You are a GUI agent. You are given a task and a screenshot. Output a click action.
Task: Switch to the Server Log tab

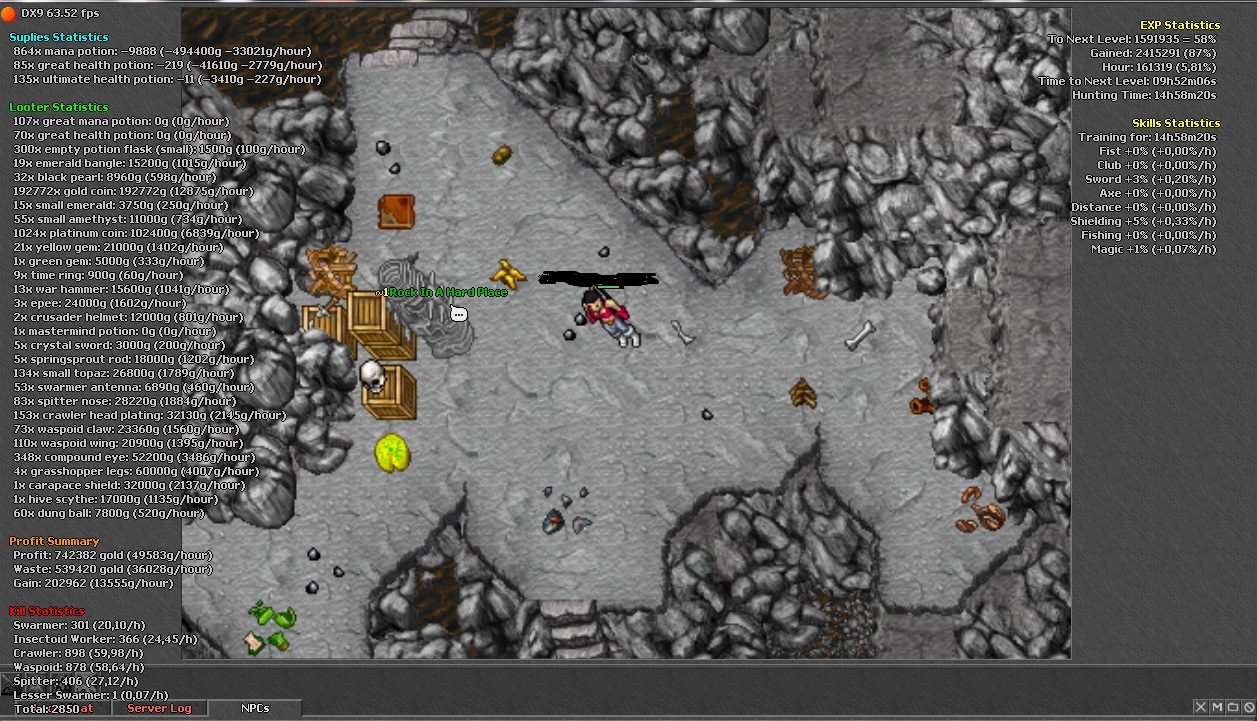(x=159, y=708)
